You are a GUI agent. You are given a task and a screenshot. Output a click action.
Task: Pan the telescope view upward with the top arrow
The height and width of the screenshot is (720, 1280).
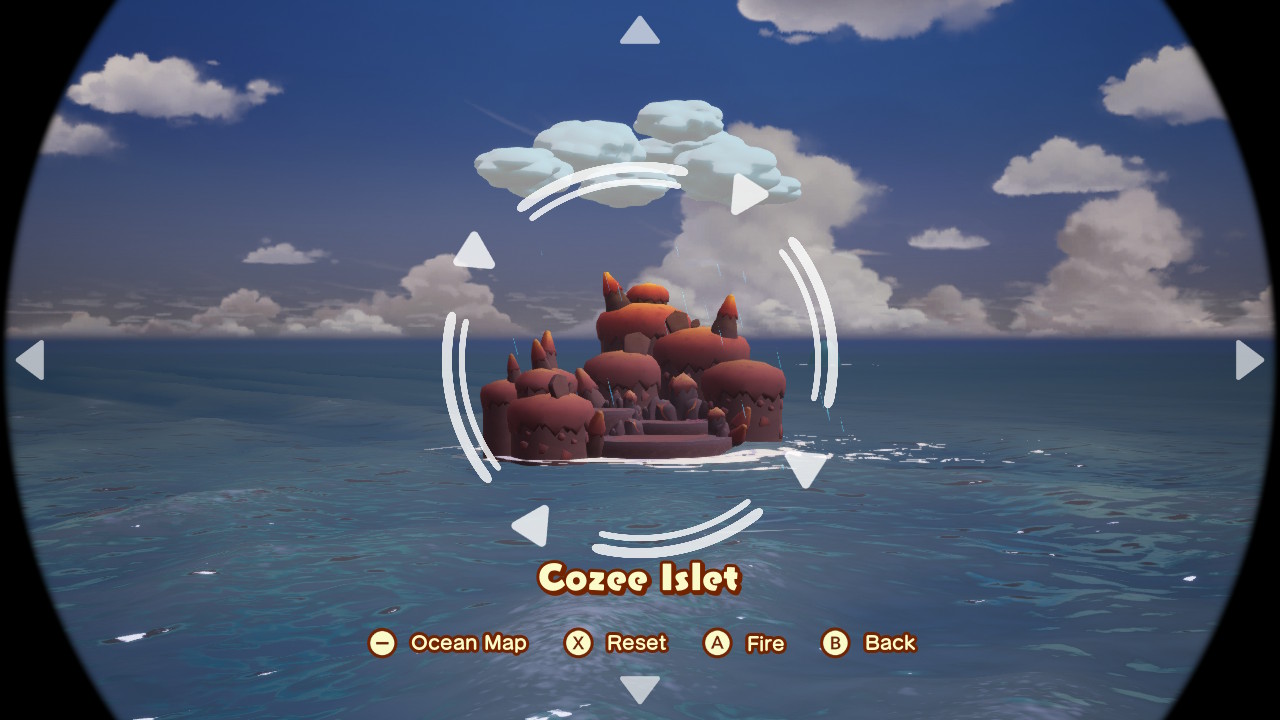640,31
